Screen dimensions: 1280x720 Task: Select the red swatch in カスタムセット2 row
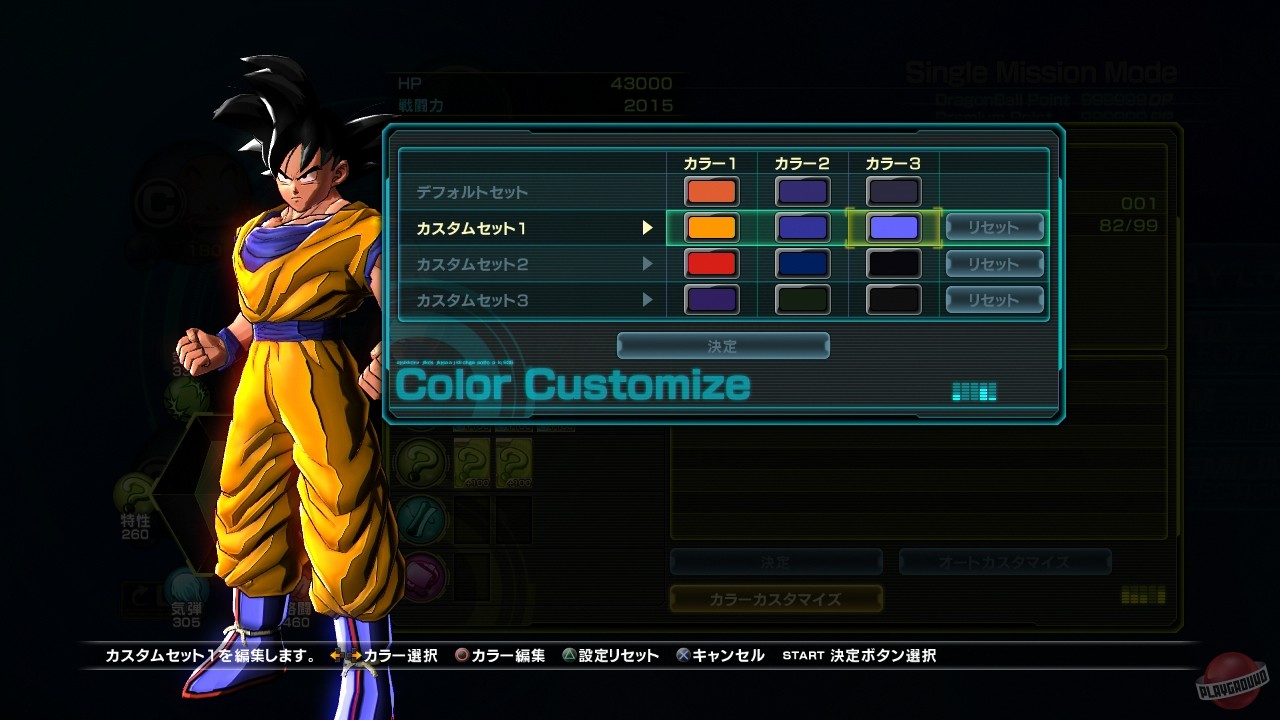(710, 263)
